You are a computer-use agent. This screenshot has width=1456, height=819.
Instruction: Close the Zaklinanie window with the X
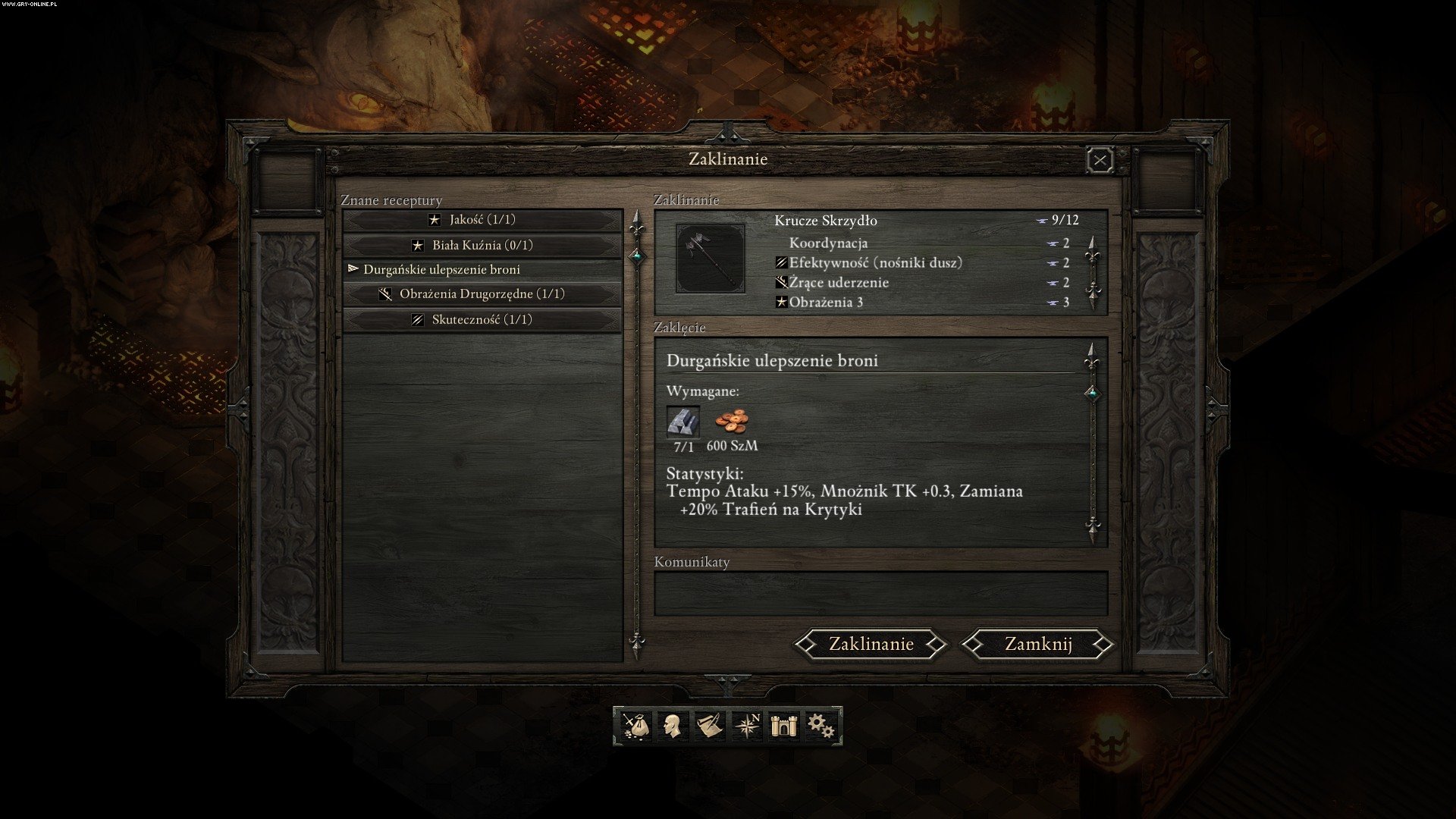(1100, 160)
